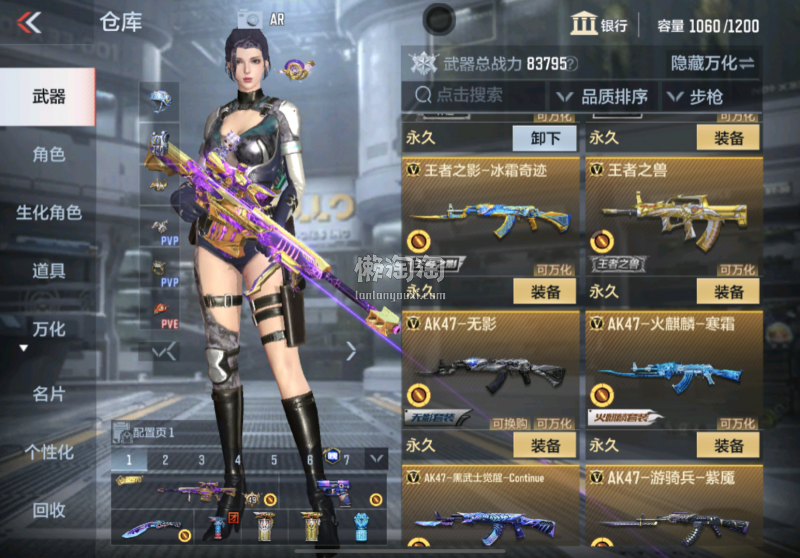Open the 银行 bank
Screen dimensions: 800x558
tap(599, 25)
